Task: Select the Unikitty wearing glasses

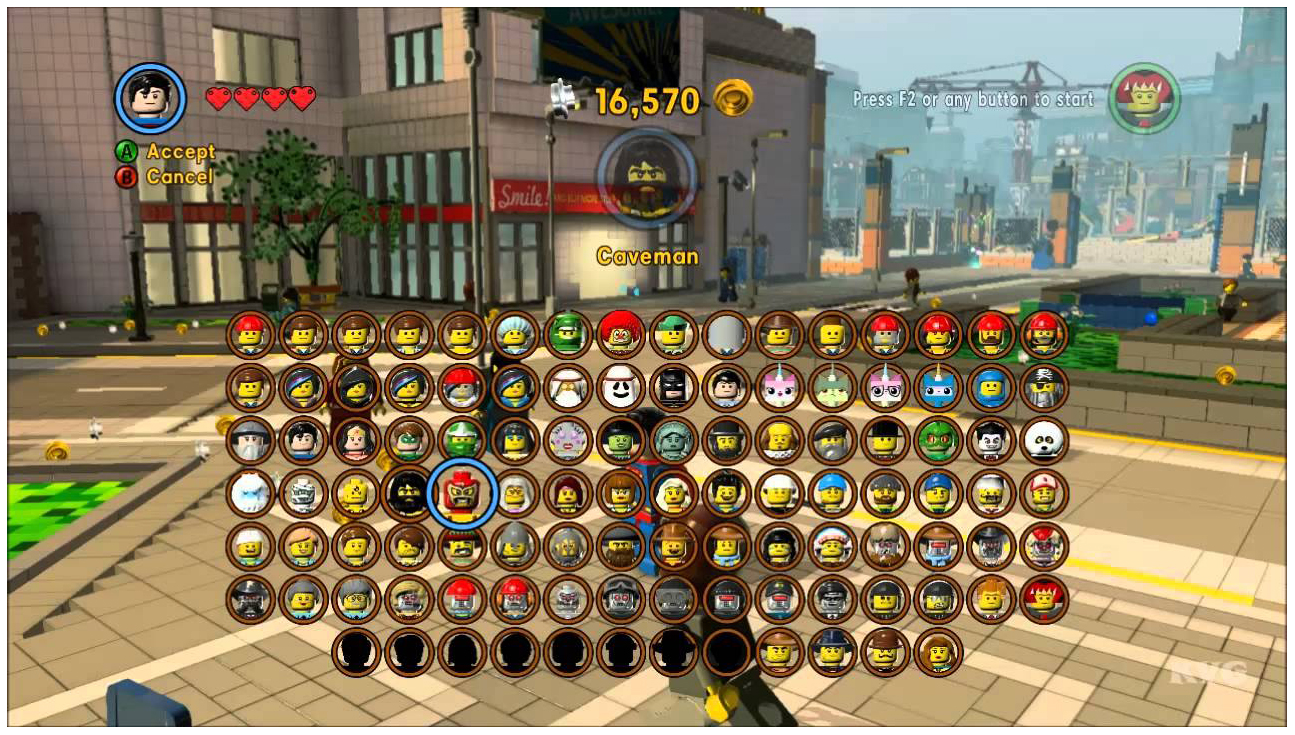Action: click(886, 387)
